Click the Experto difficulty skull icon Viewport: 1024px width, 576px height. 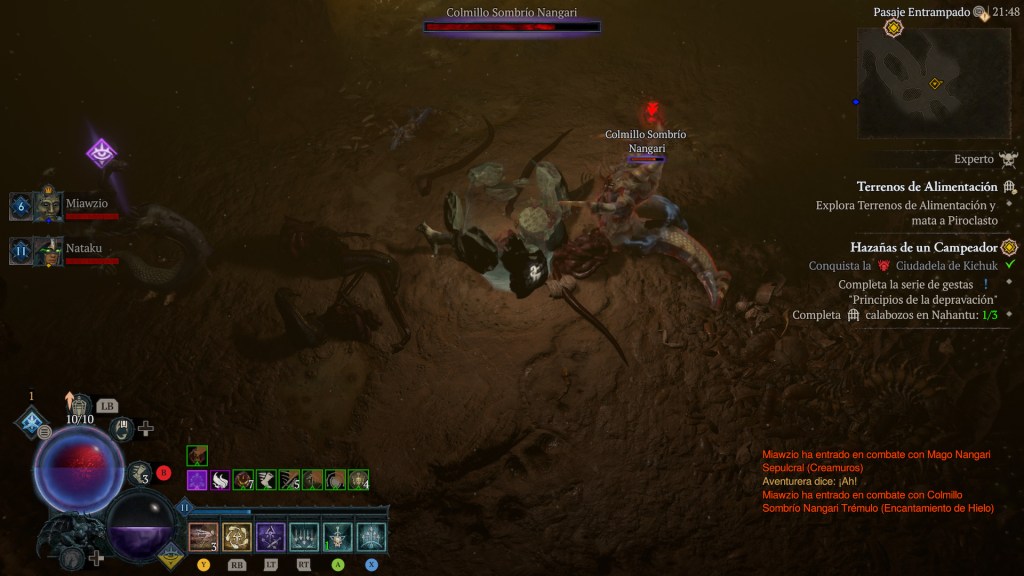point(1008,159)
